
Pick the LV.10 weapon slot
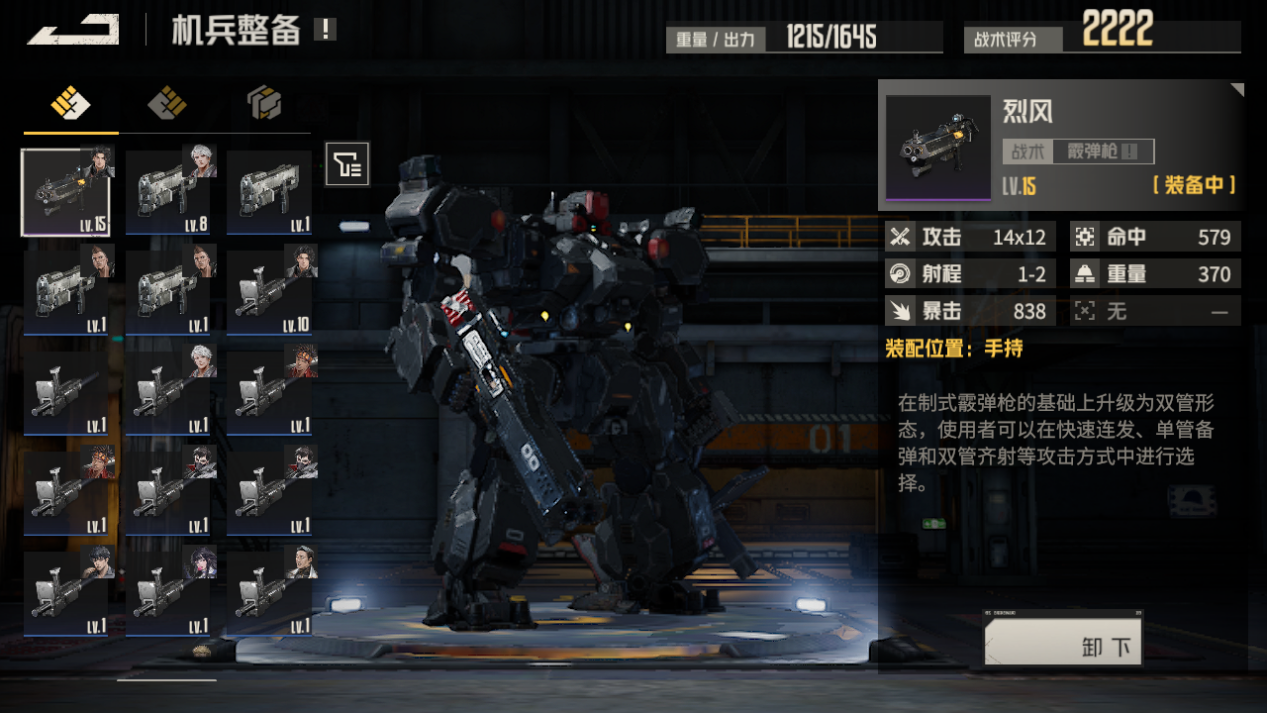point(271,291)
